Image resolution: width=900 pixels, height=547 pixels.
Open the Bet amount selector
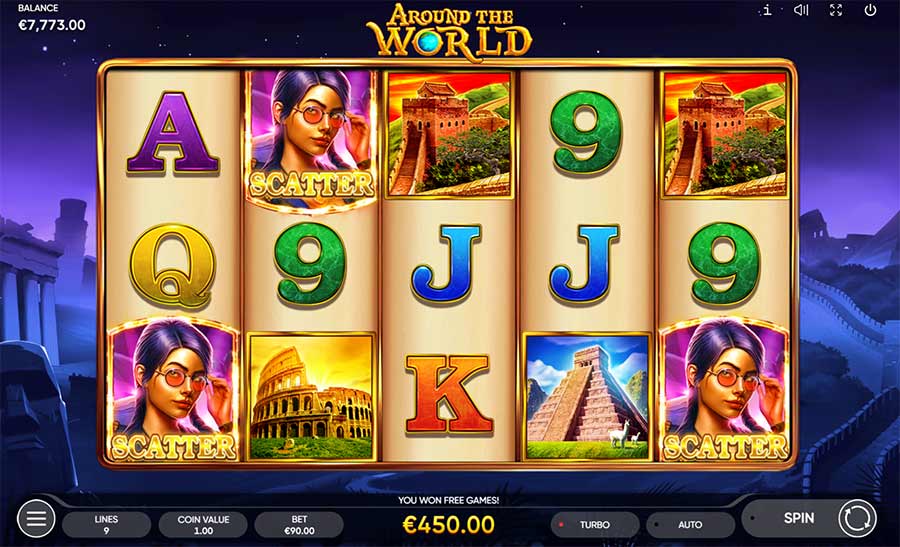pyautogui.click(x=298, y=524)
